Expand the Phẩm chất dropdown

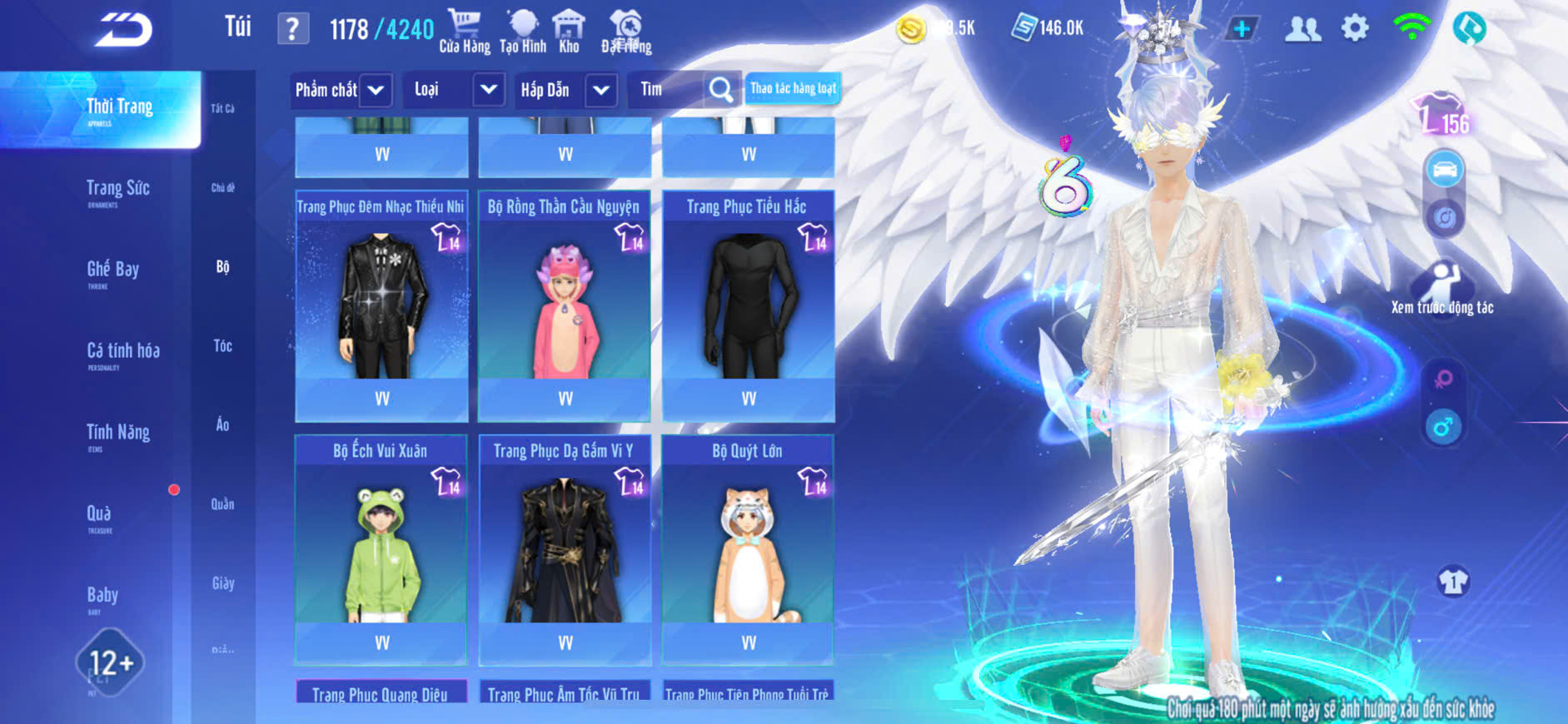376,90
